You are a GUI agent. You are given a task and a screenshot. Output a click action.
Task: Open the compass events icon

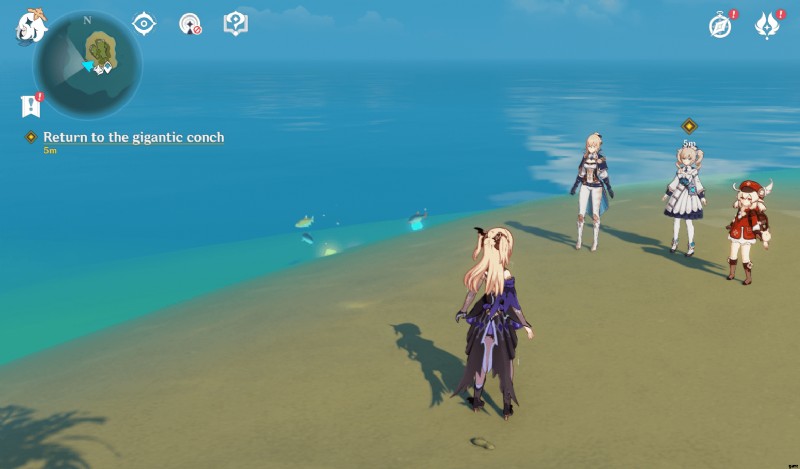point(720,26)
